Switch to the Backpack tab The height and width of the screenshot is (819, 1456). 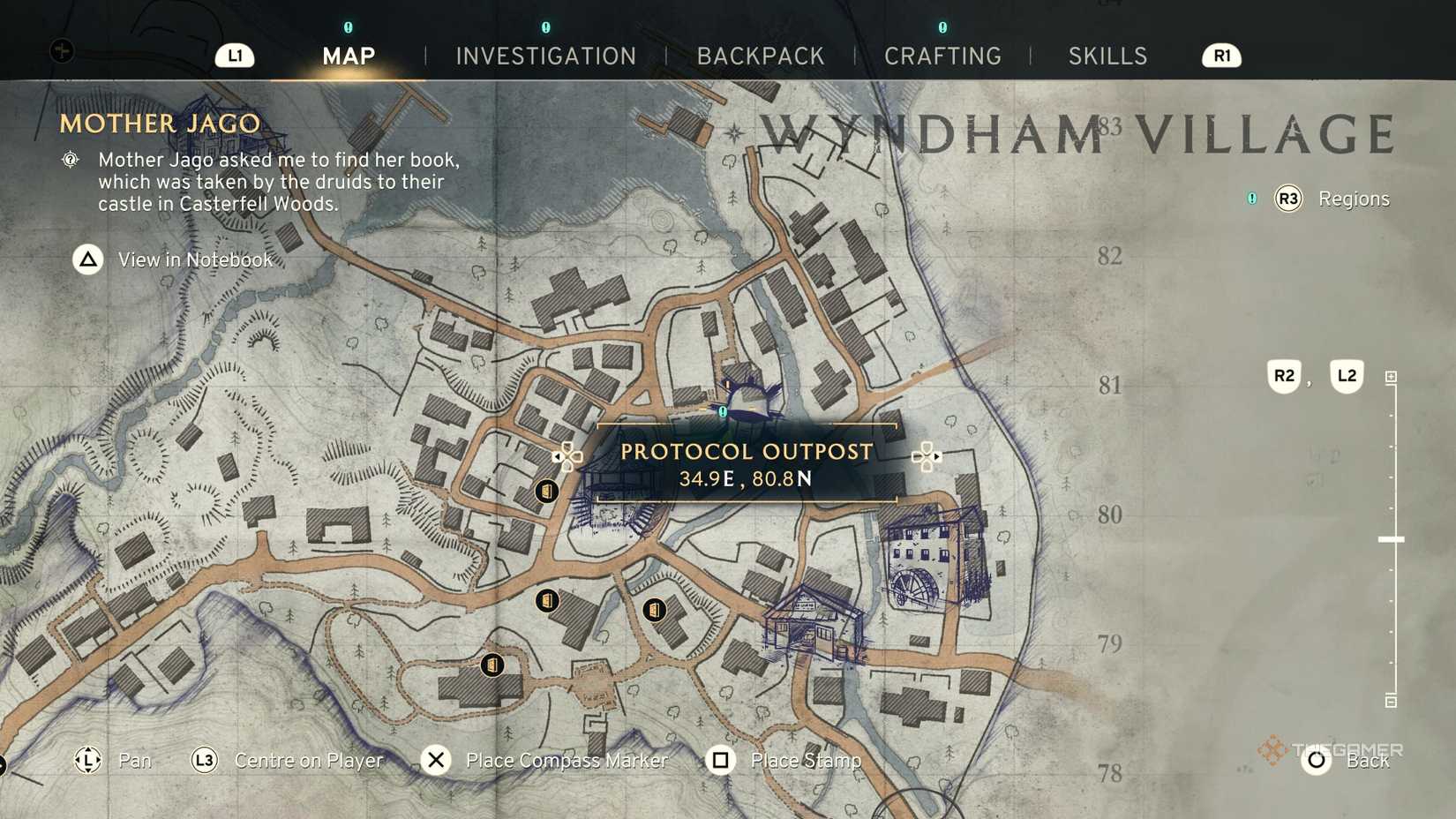click(x=761, y=56)
